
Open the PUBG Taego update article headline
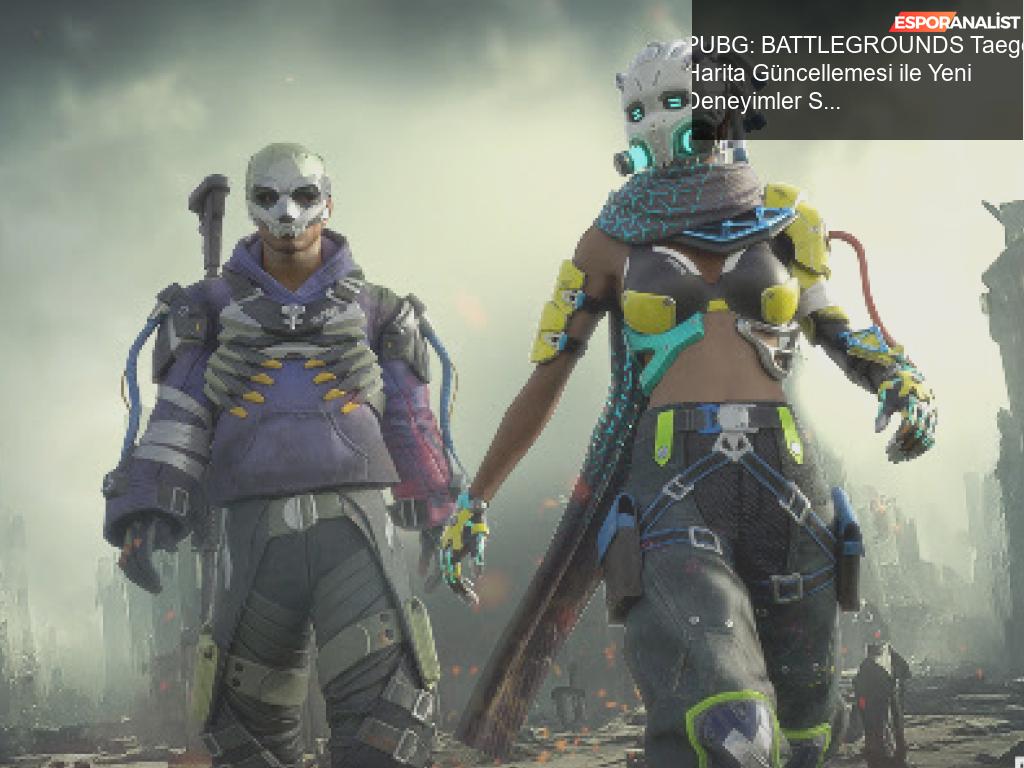840,73
